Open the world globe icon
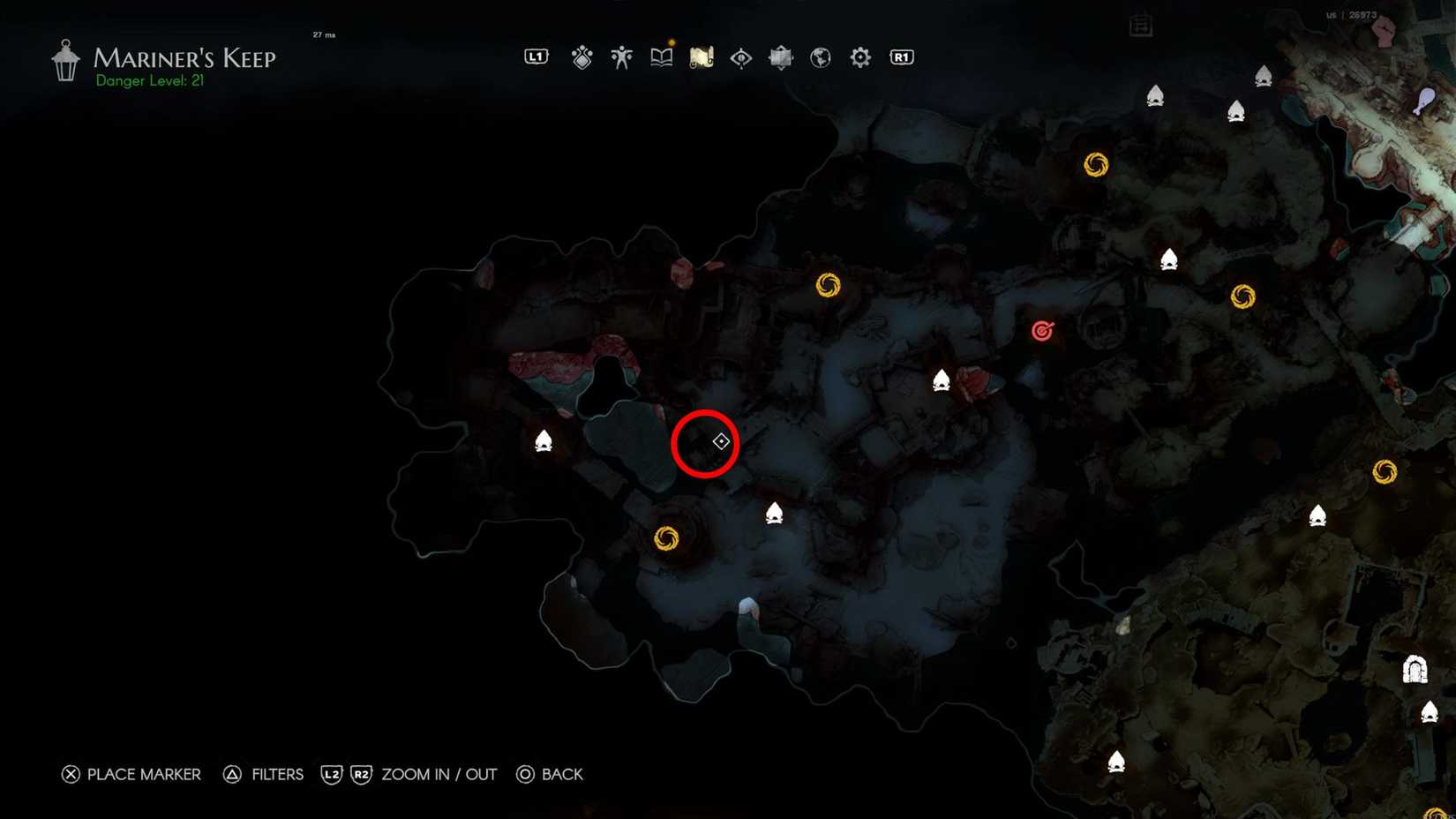The image size is (1456, 819). 819,56
